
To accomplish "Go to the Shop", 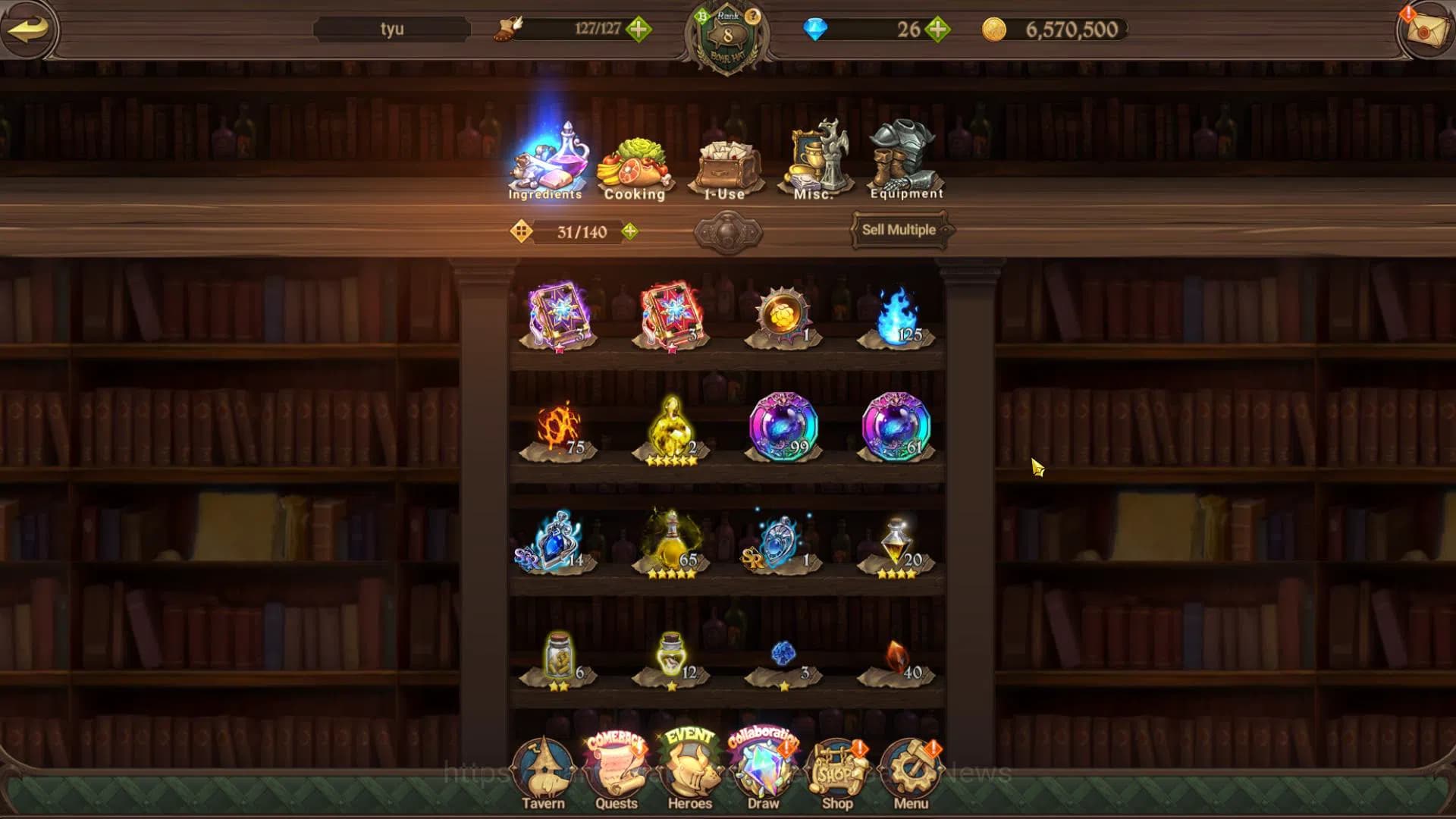I will point(837,775).
